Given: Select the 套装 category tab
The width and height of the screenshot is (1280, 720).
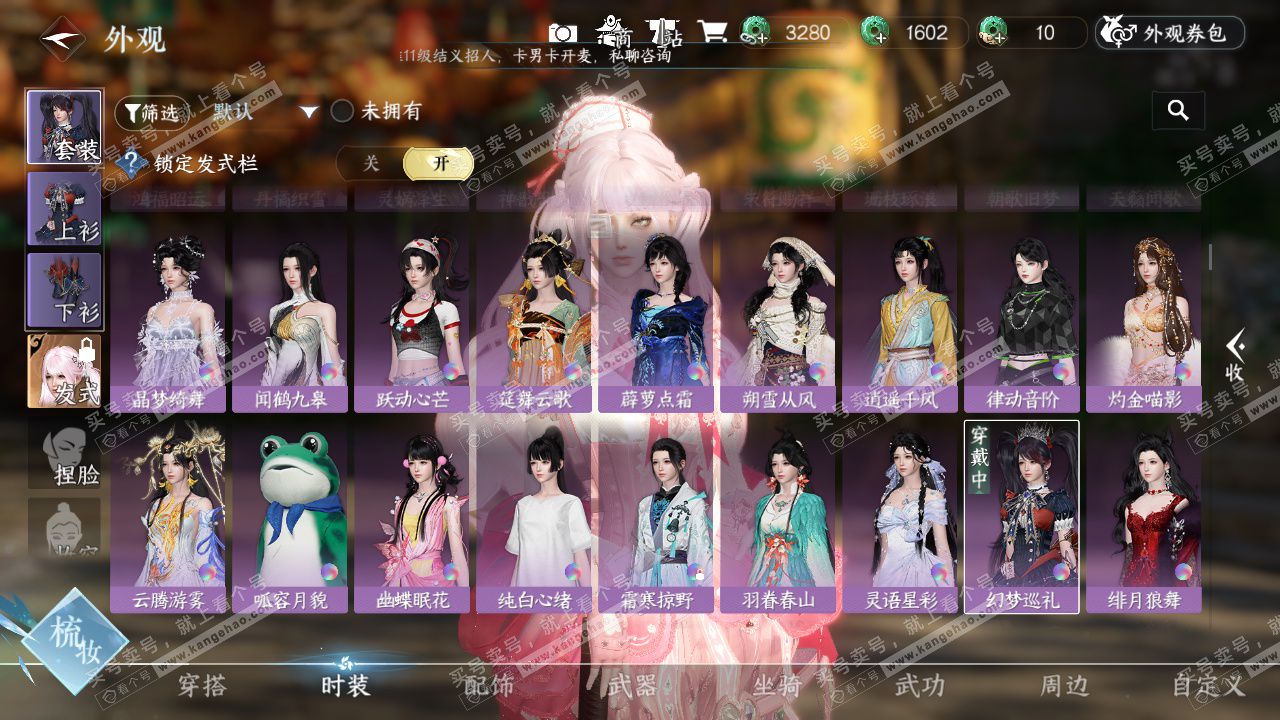Looking at the screenshot, I should pos(65,128).
